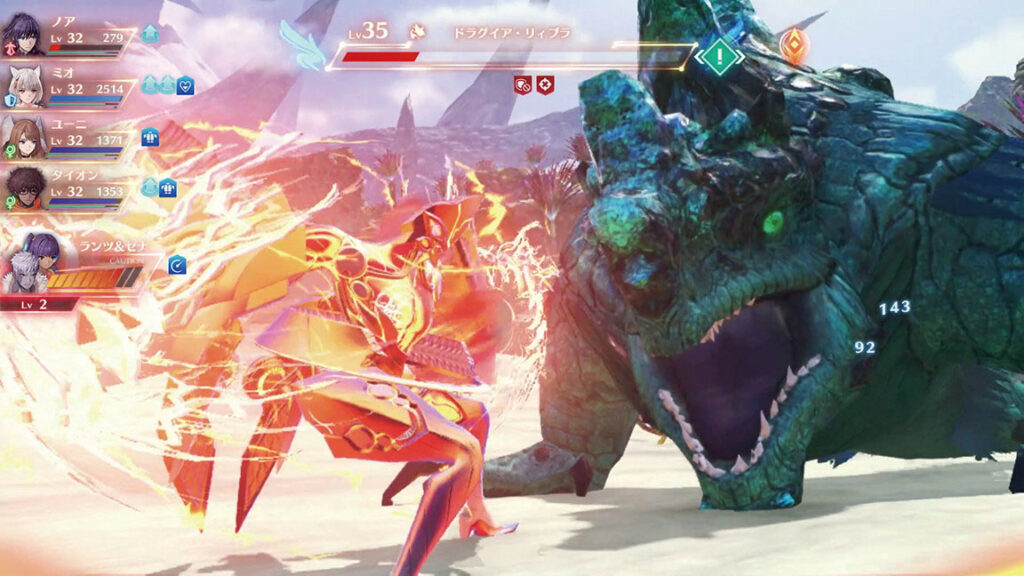Click the green exclamation diamond icon
The height and width of the screenshot is (576, 1024).
[717, 56]
